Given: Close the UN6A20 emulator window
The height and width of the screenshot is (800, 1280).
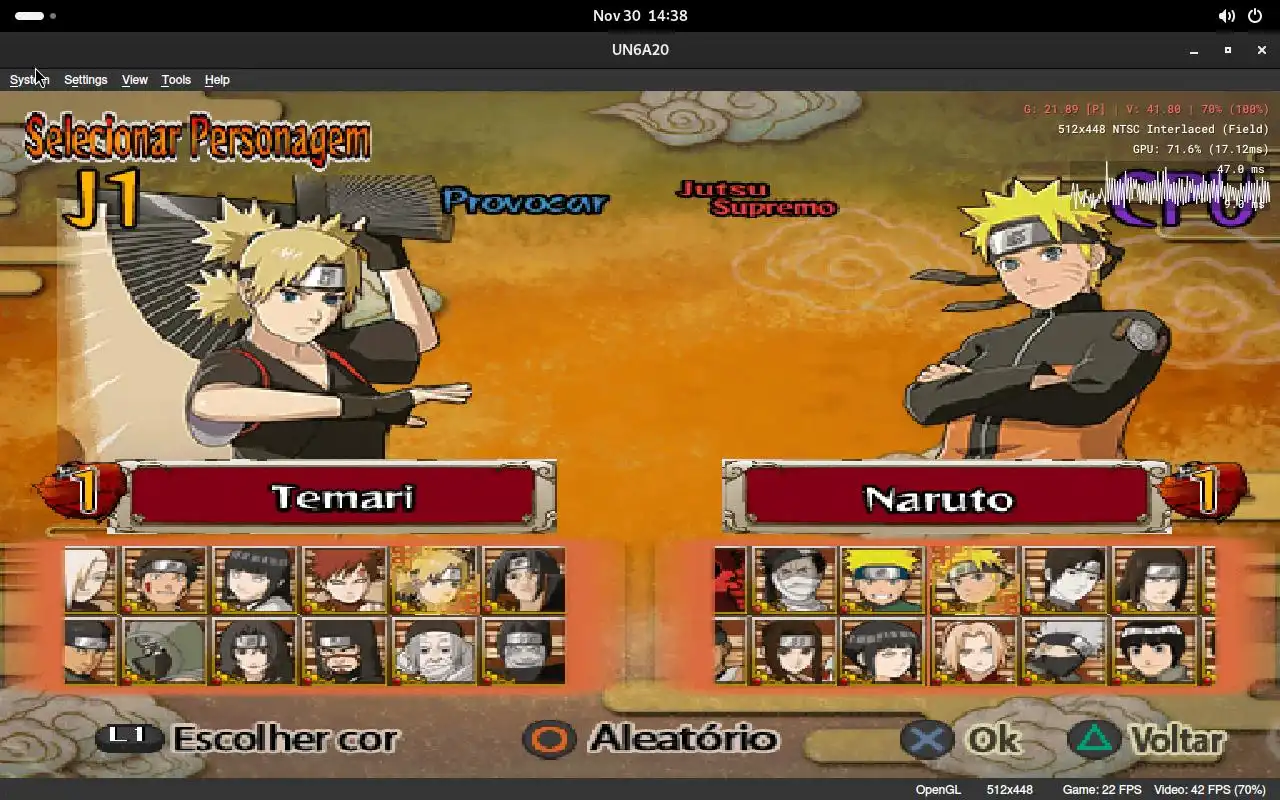Looking at the screenshot, I should [x=1260, y=50].
